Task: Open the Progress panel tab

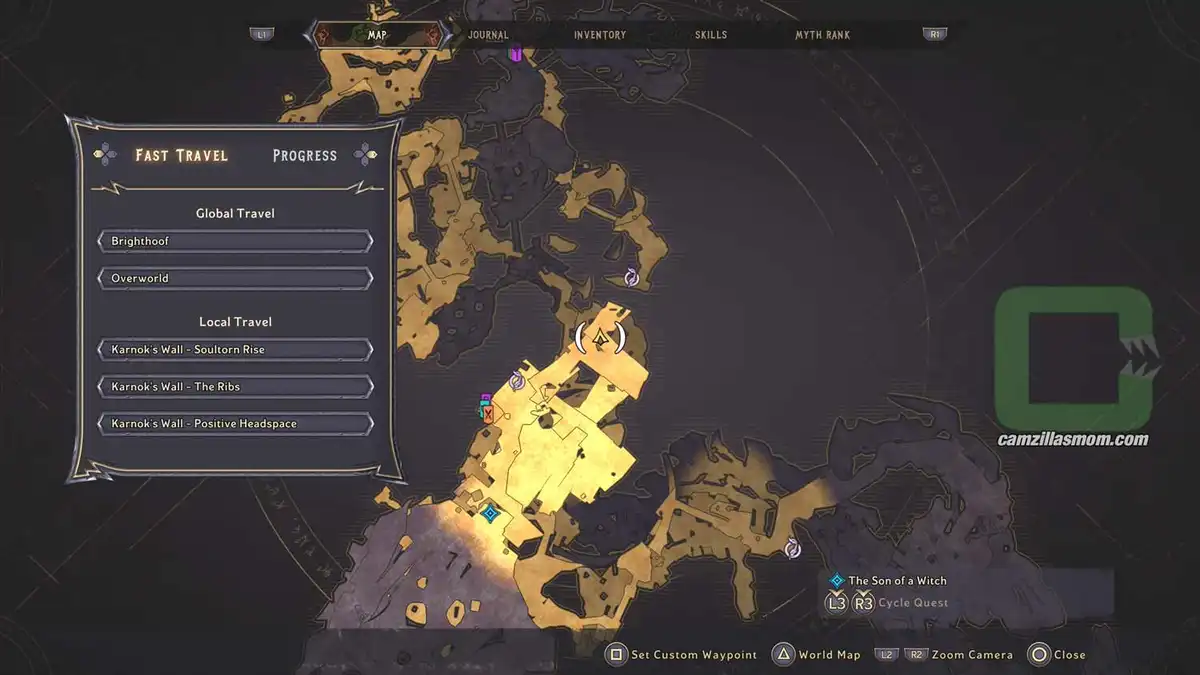Action: click(x=305, y=155)
